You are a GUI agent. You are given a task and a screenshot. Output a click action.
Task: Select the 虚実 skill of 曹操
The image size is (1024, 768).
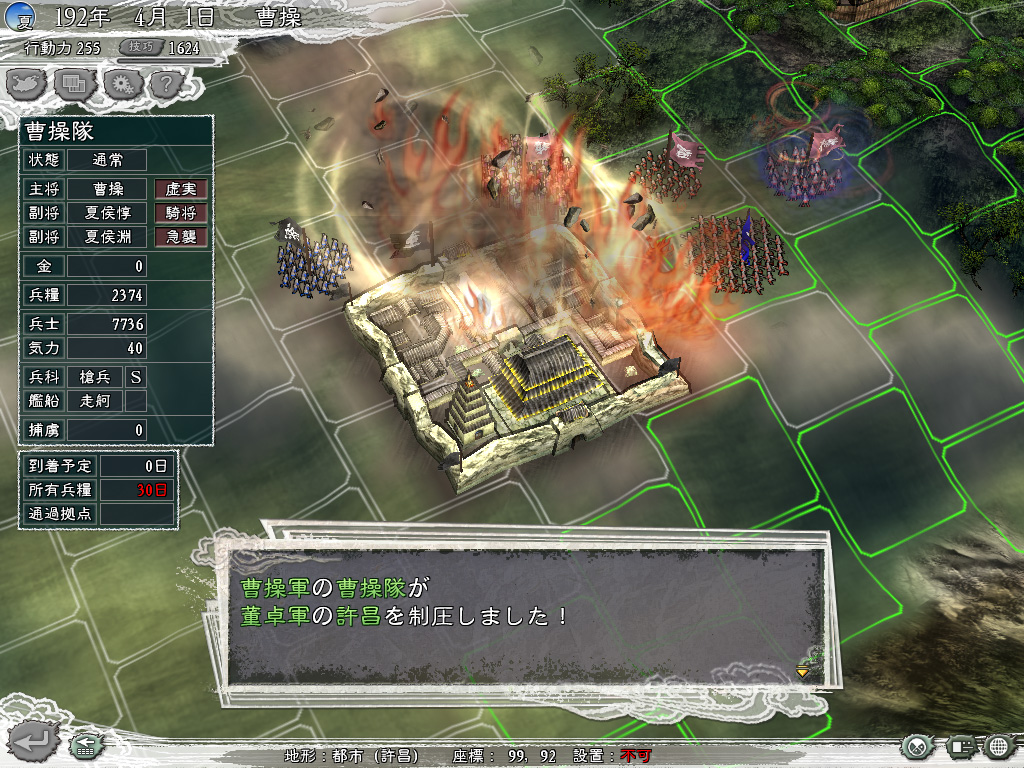pyautogui.click(x=180, y=189)
